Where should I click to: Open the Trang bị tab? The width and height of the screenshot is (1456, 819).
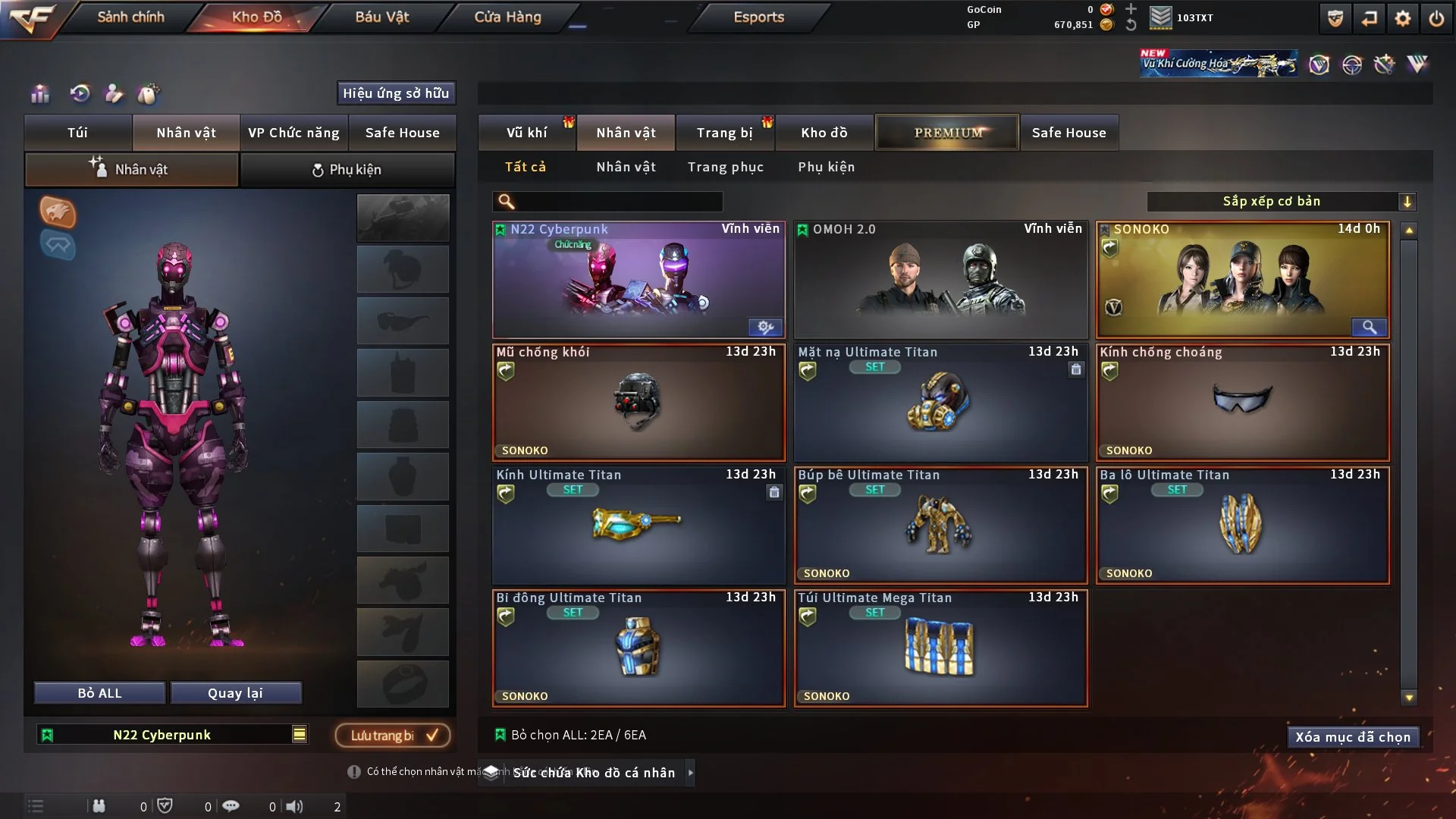click(x=724, y=133)
